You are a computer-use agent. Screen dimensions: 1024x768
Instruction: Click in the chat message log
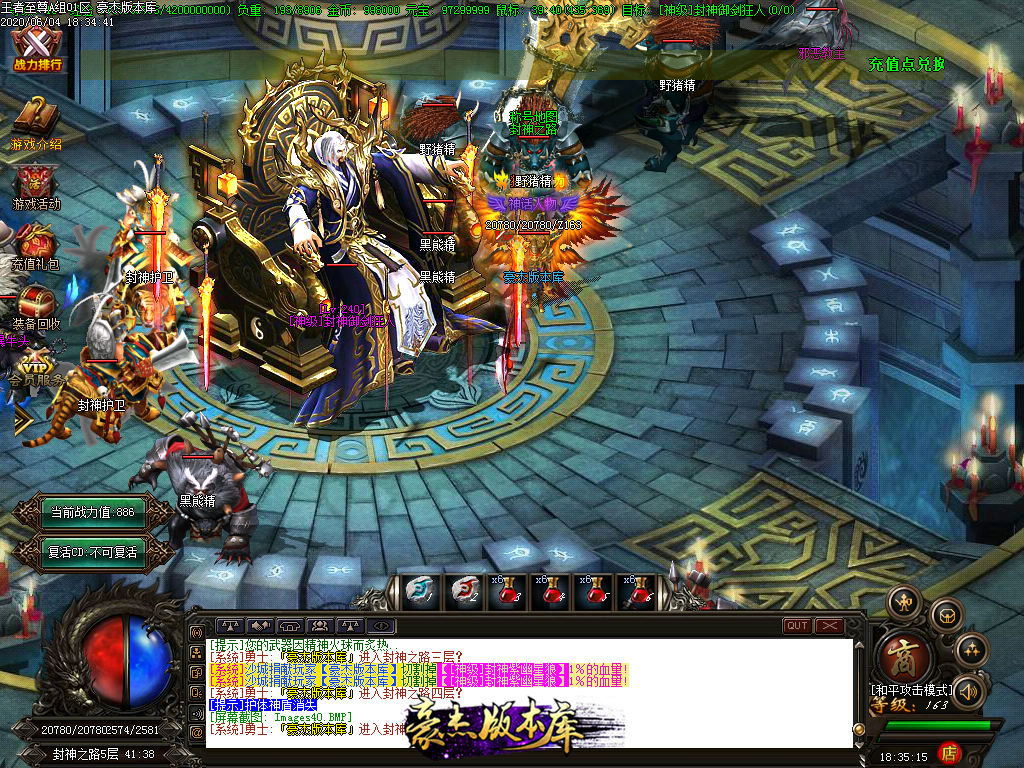(530, 680)
